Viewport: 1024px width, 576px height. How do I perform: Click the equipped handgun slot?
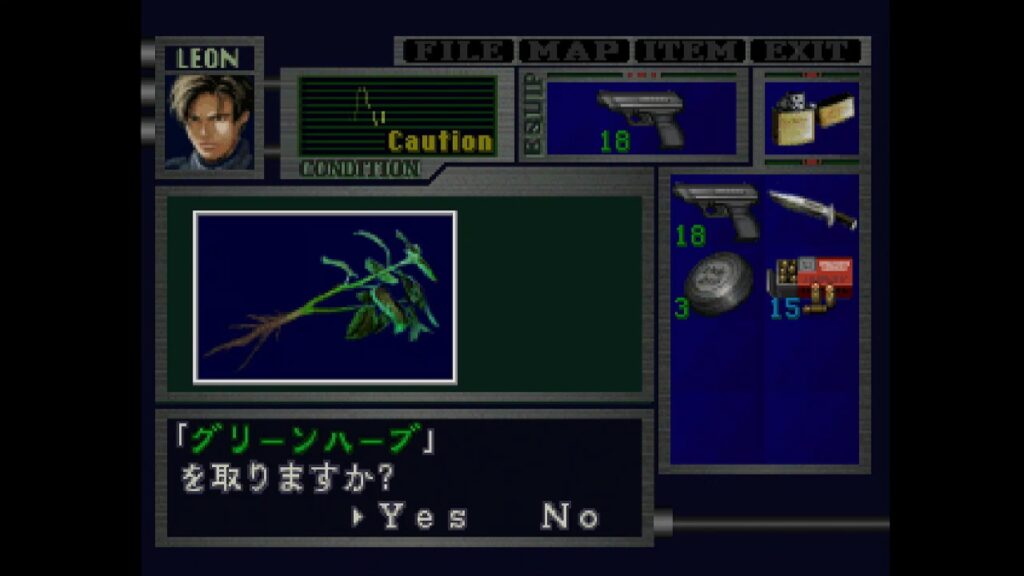click(x=640, y=119)
